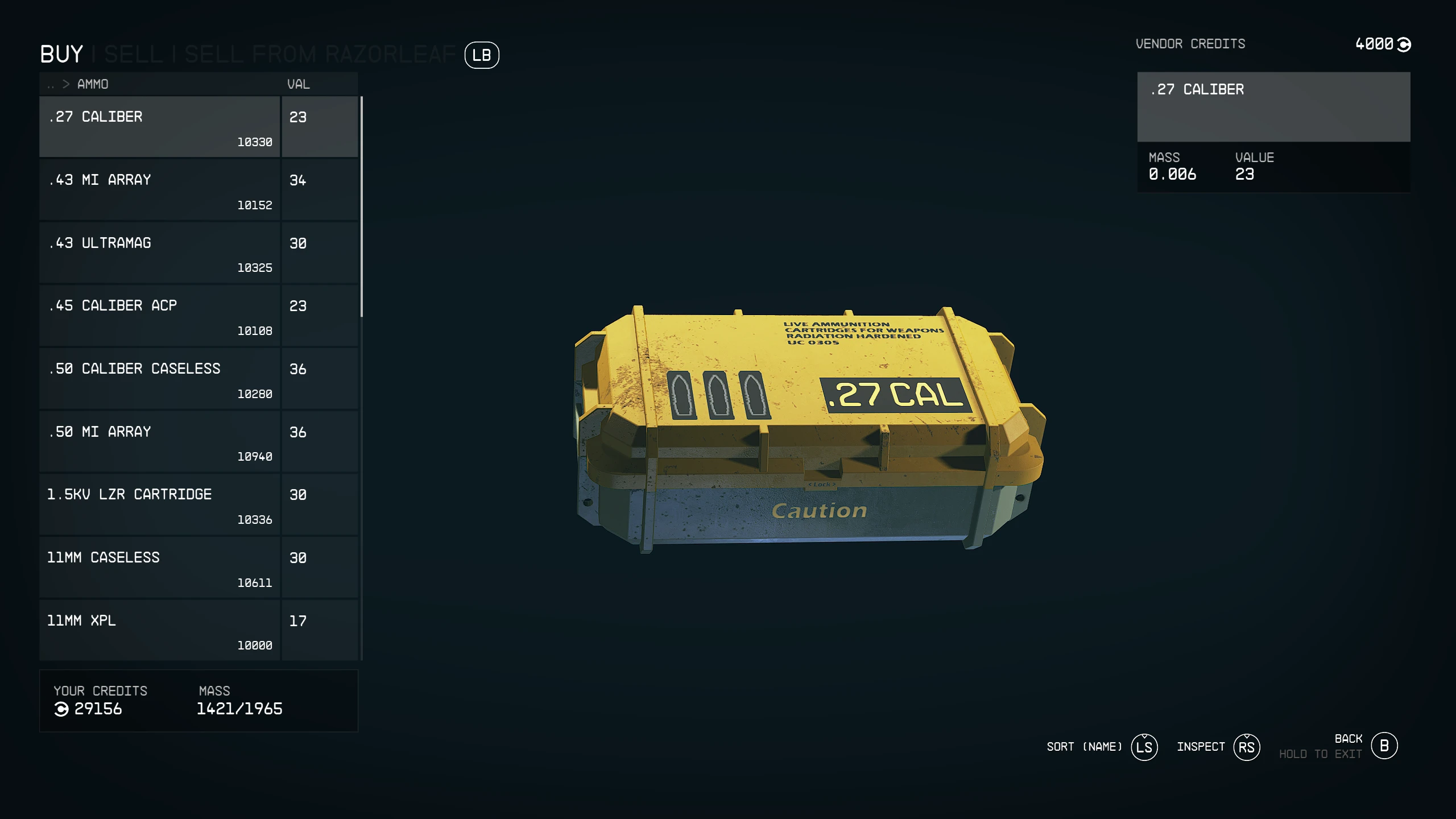This screenshot has width=1456, height=819.
Task: Select the 11MM Caseless ammo row
Action: point(159,568)
